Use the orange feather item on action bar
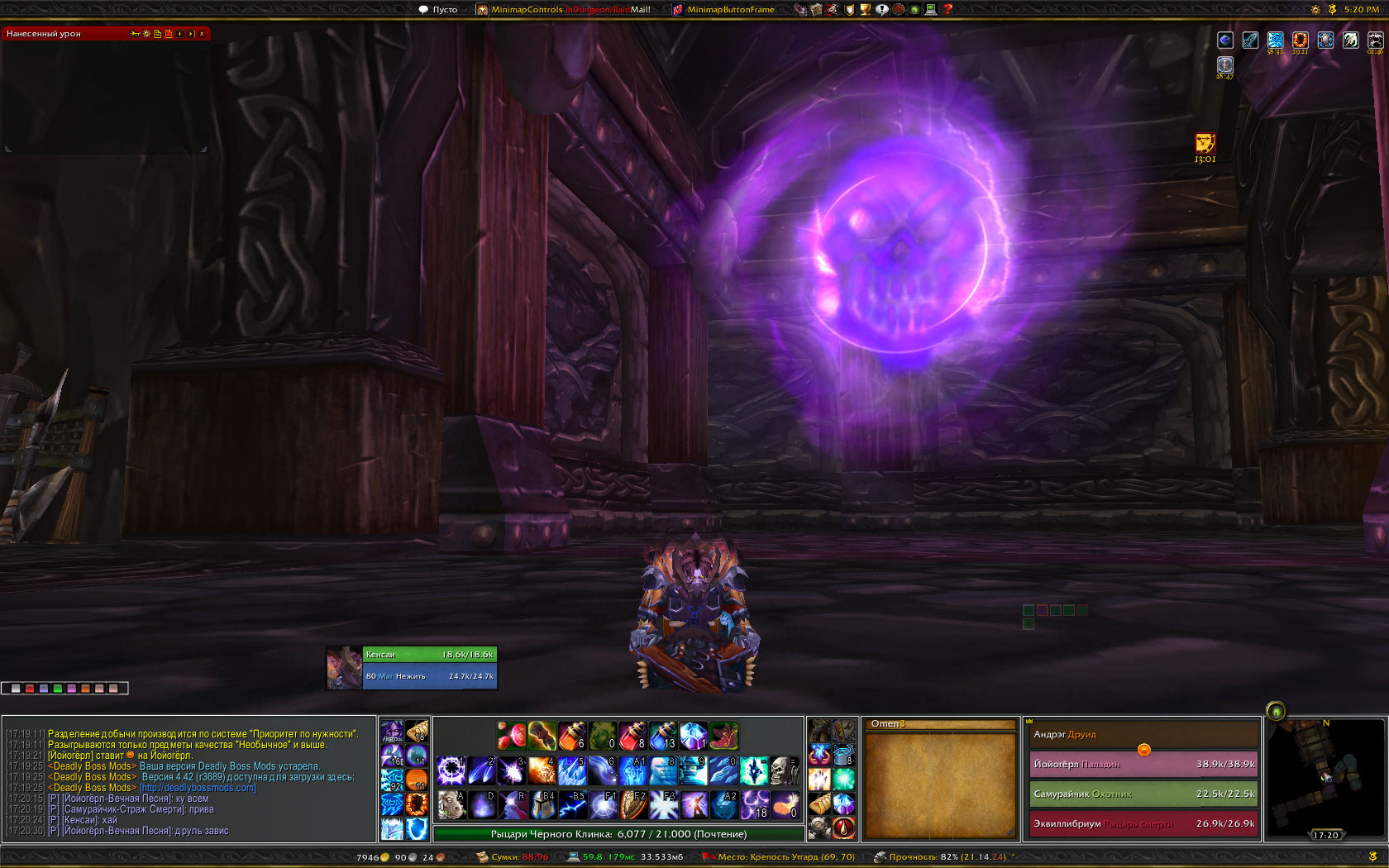The image size is (1389, 868). 783,804
